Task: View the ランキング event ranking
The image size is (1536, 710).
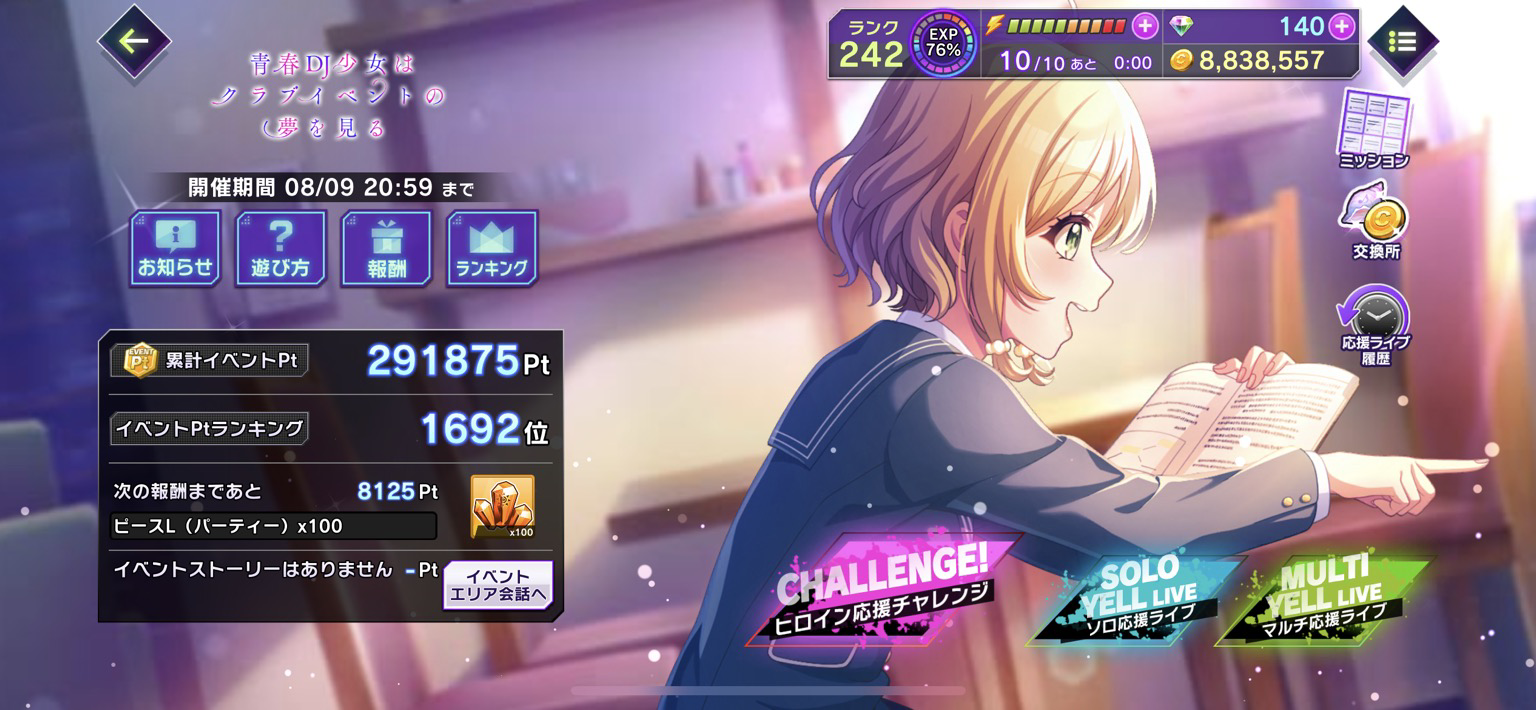Action: [492, 247]
